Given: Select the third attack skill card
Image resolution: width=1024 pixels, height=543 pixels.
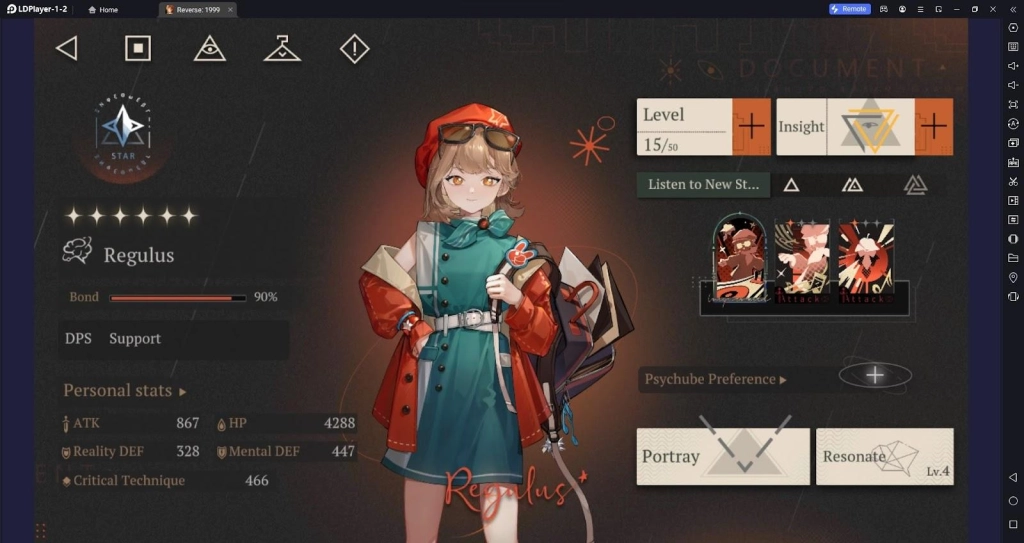Looking at the screenshot, I should click(866, 259).
